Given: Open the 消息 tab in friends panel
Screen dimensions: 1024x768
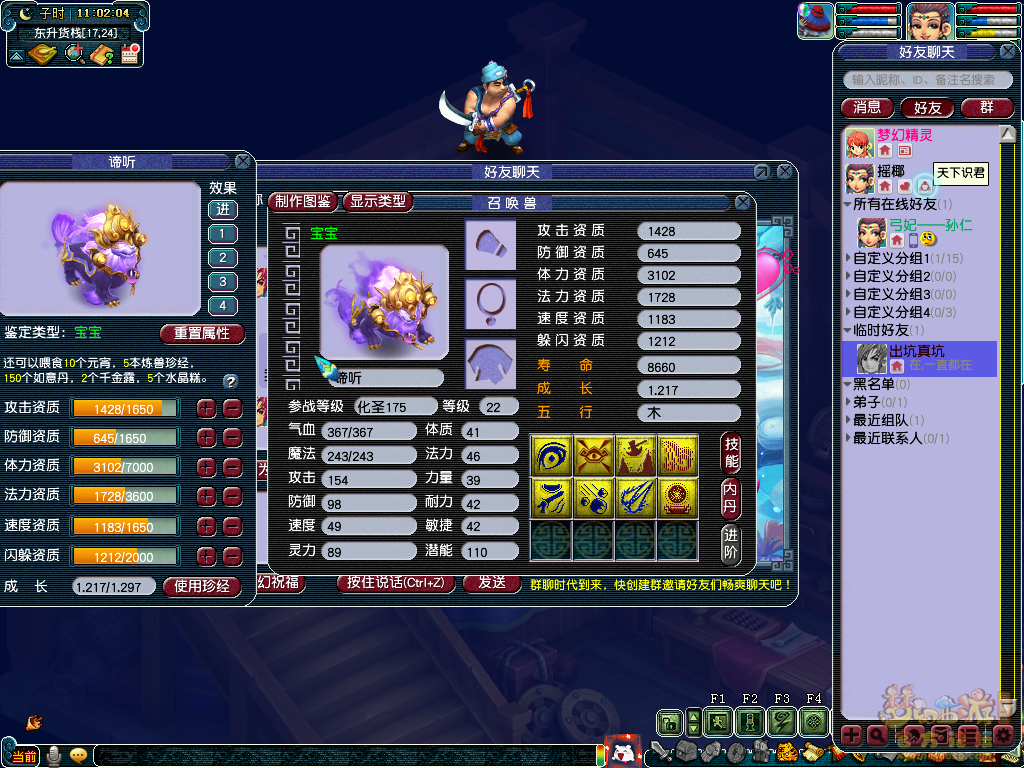Looking at the screenshot, I should (867, 107).
